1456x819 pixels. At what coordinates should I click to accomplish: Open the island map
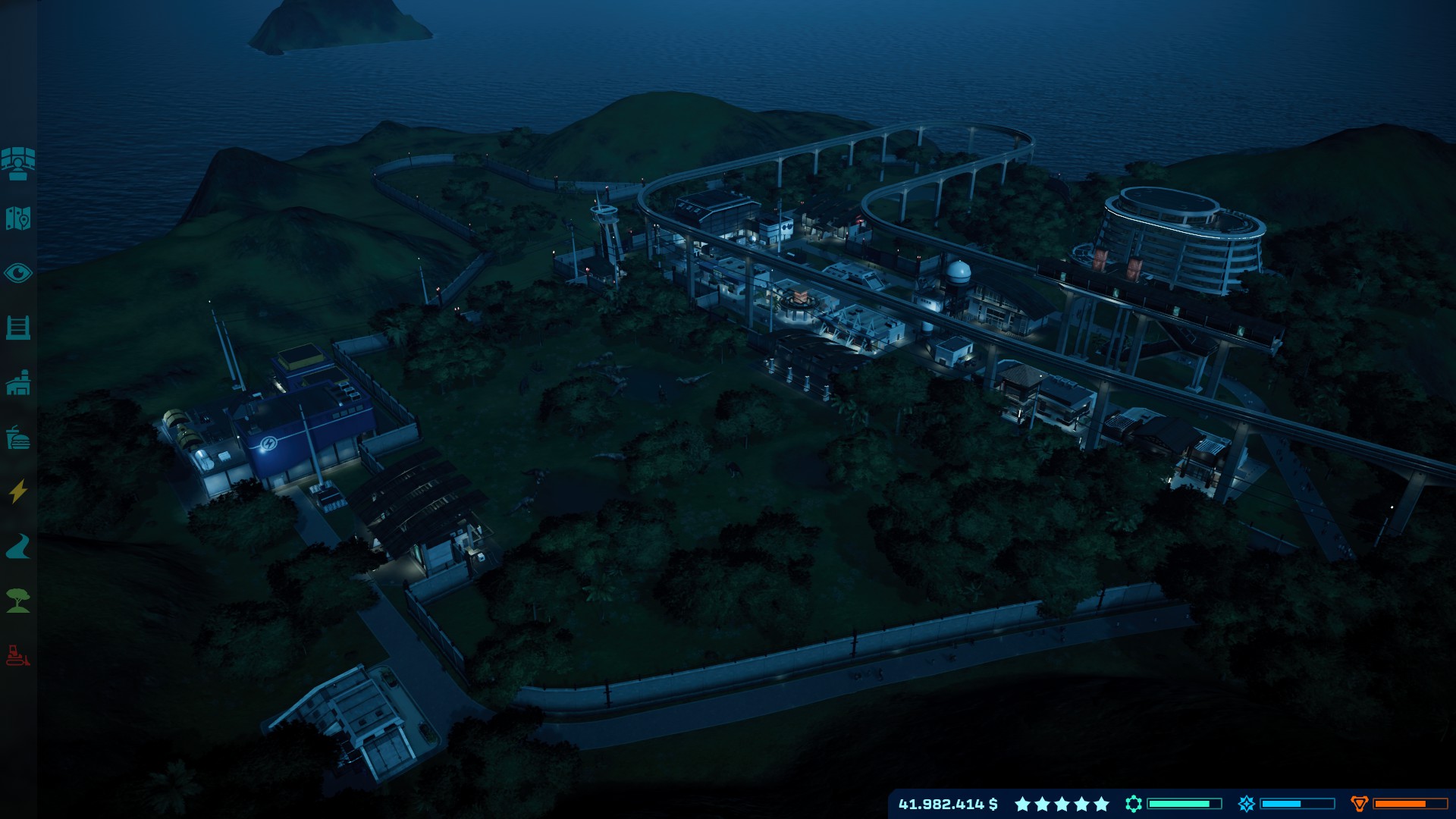[18, 218]
